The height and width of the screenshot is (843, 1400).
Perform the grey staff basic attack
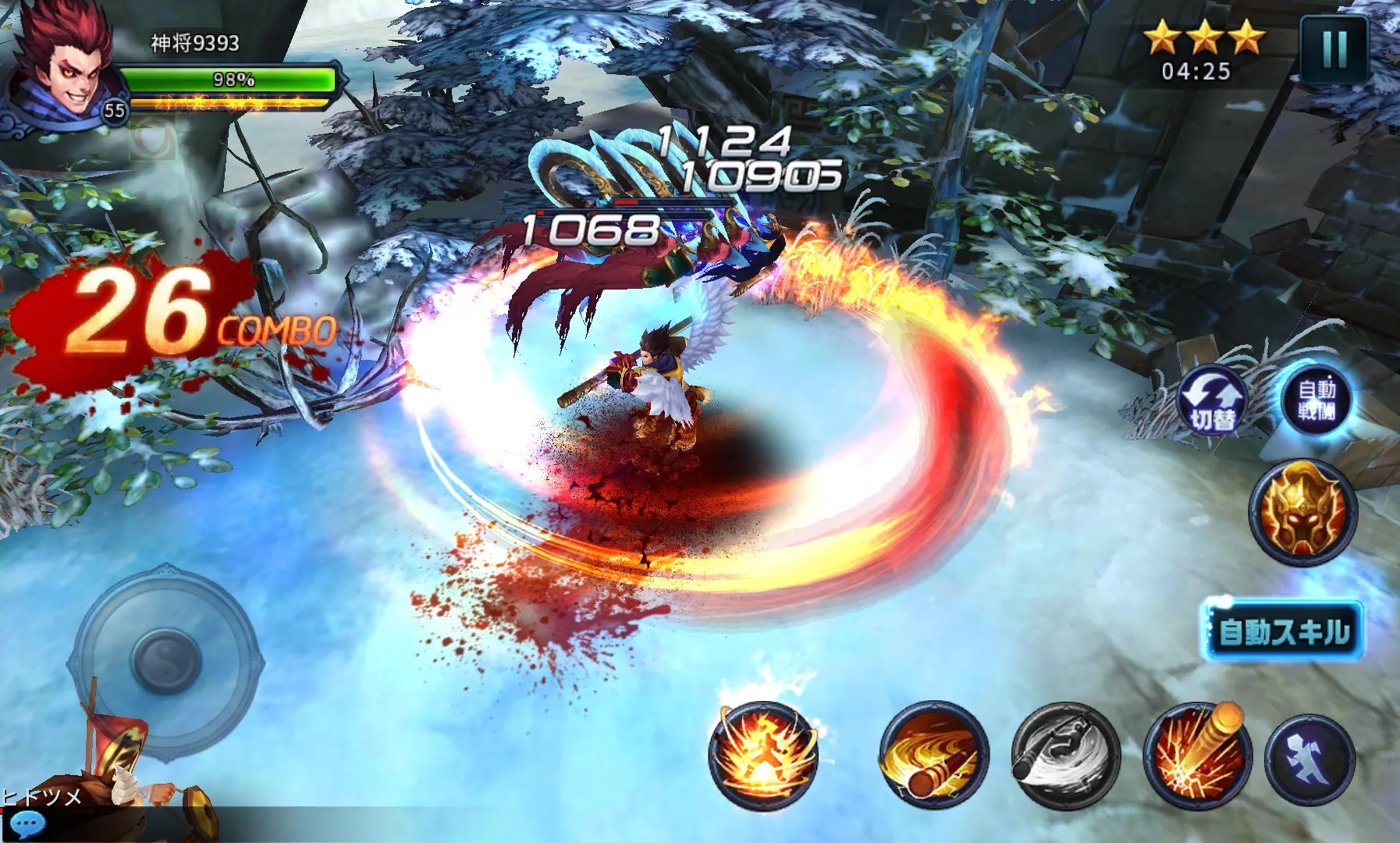coord(1065,755)
